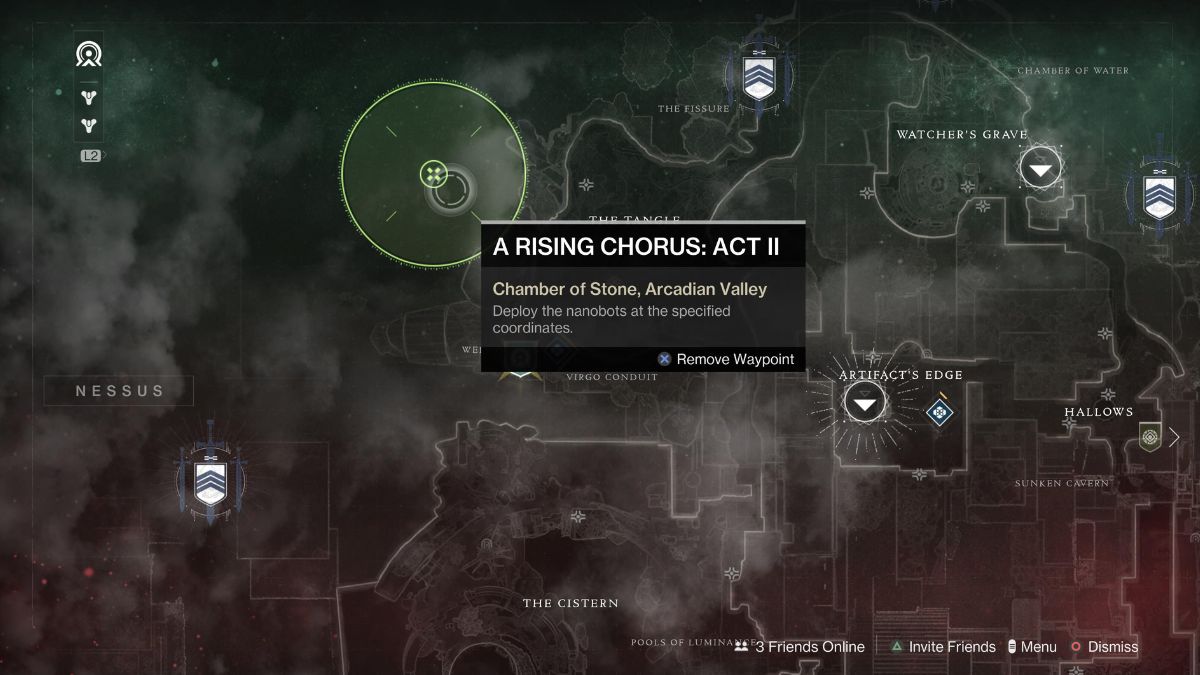Select the Artifact's Edge landing zone
Screen dimensions: 1200x675
coord(865,403)
